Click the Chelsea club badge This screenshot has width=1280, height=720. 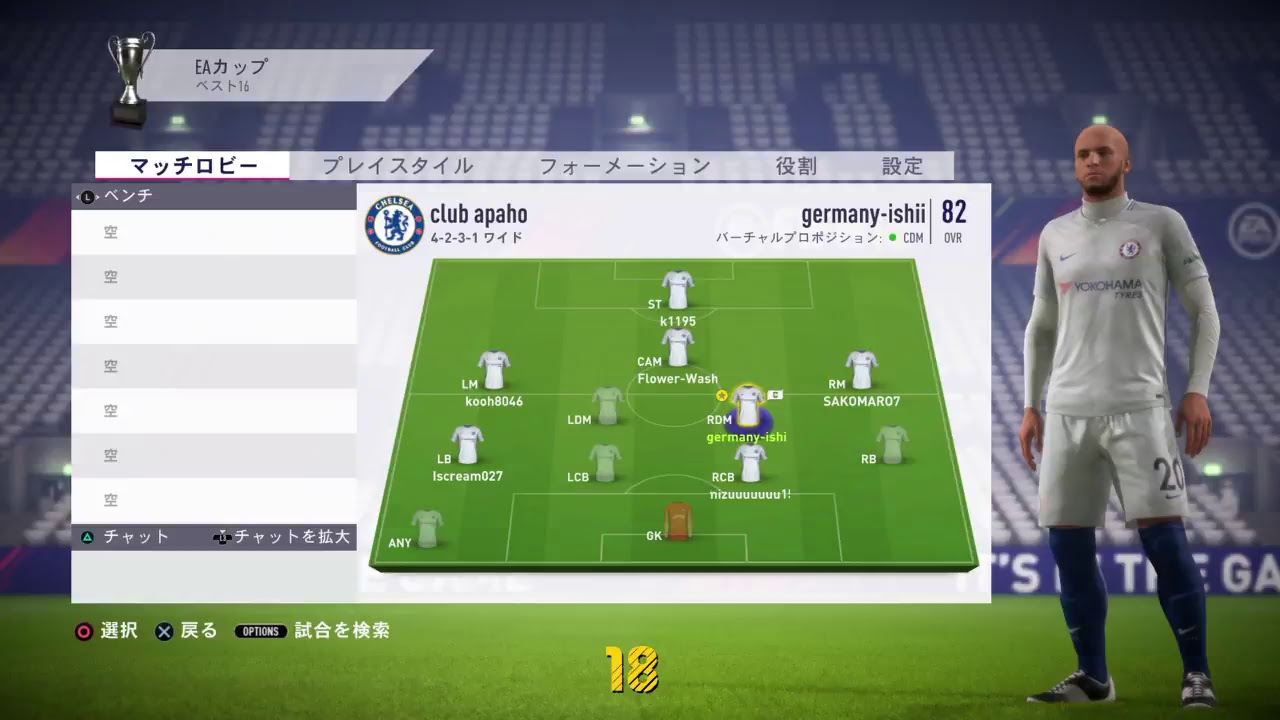(x=394, y=224)
